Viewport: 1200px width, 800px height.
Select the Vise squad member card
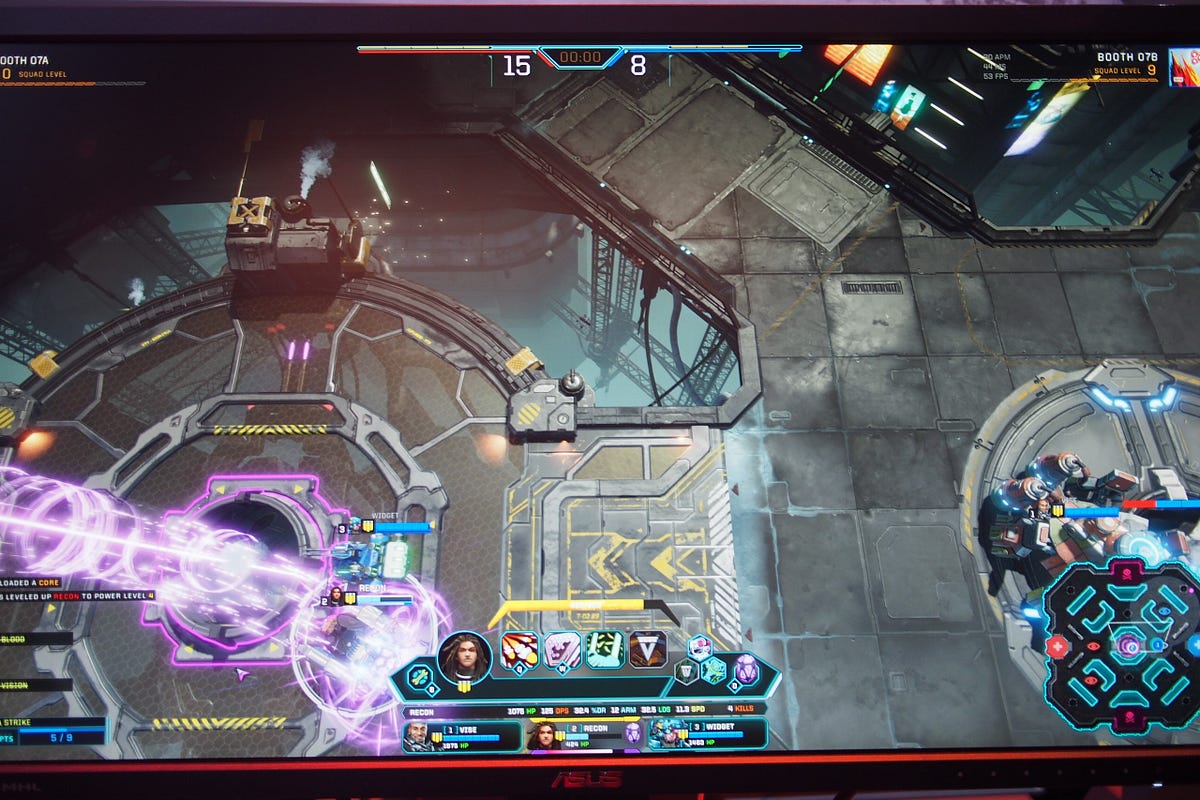click(460, 736)
